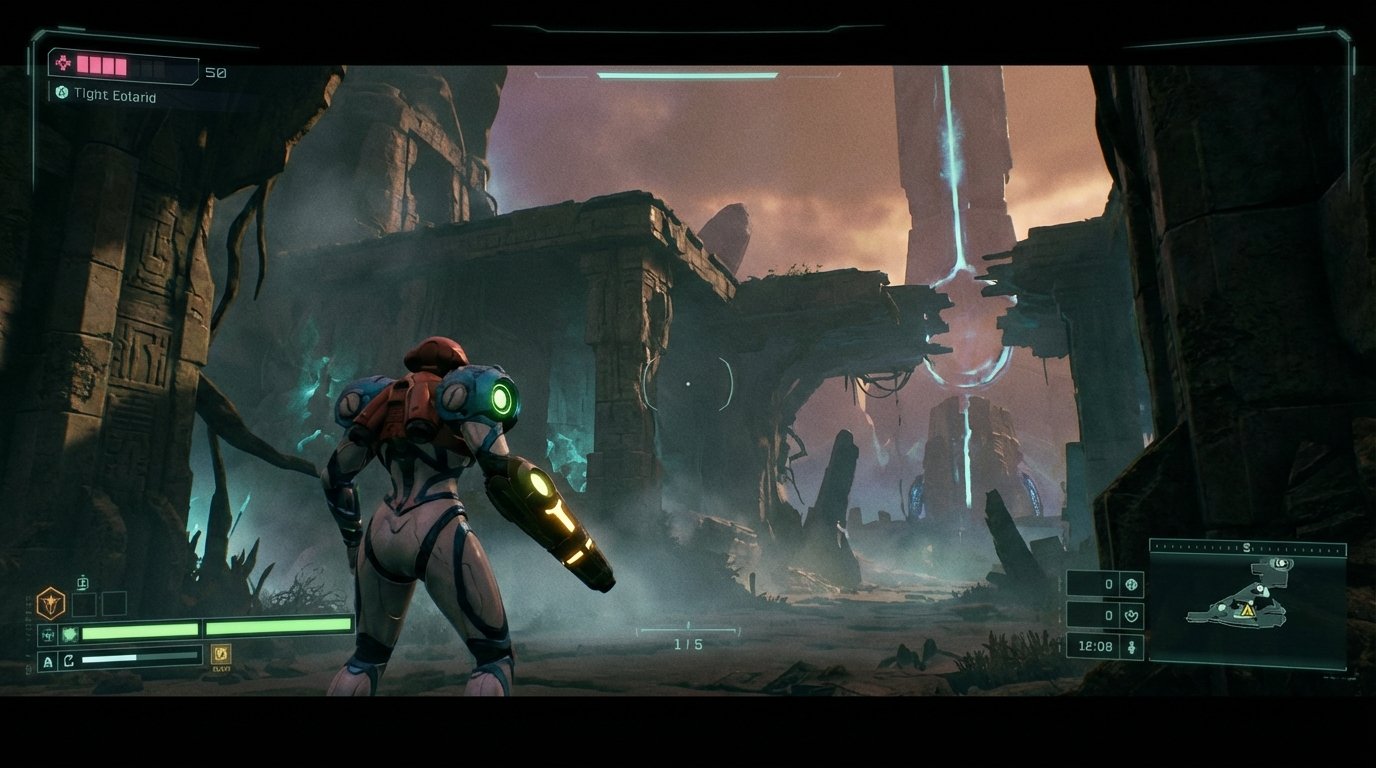Click the grenade icon beside the ammo bar
1376x768 pixels.
(69, 633)
